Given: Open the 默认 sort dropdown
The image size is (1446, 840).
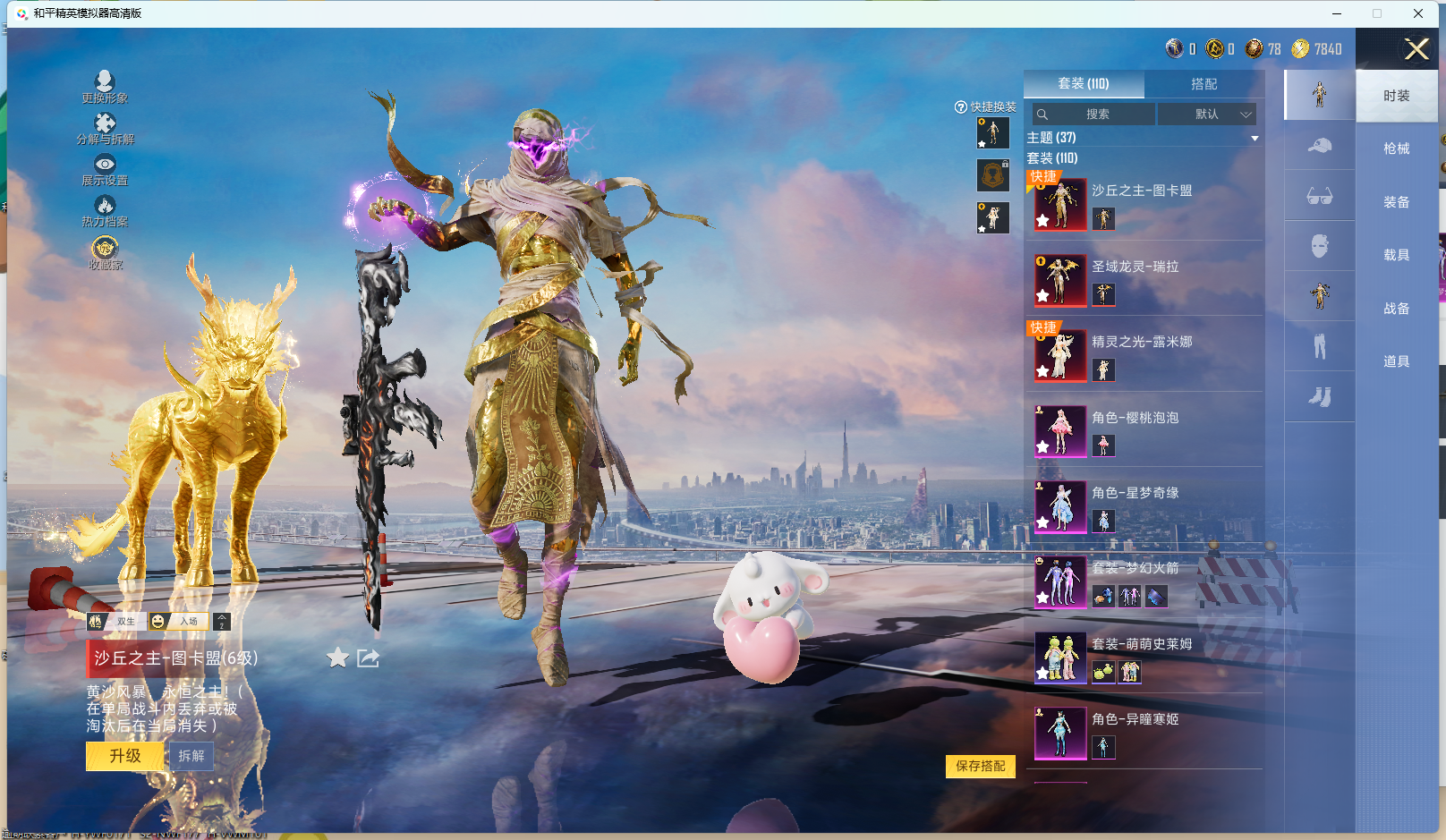Looking at the screenshot, I should (1207, 115).
